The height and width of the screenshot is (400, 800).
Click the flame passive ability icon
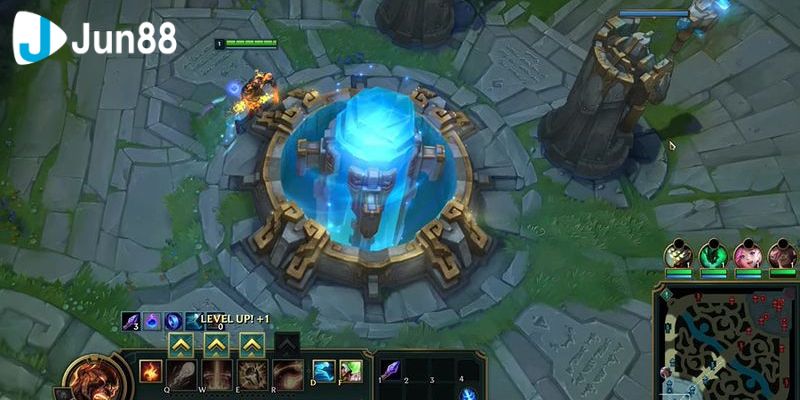point(149,370)
